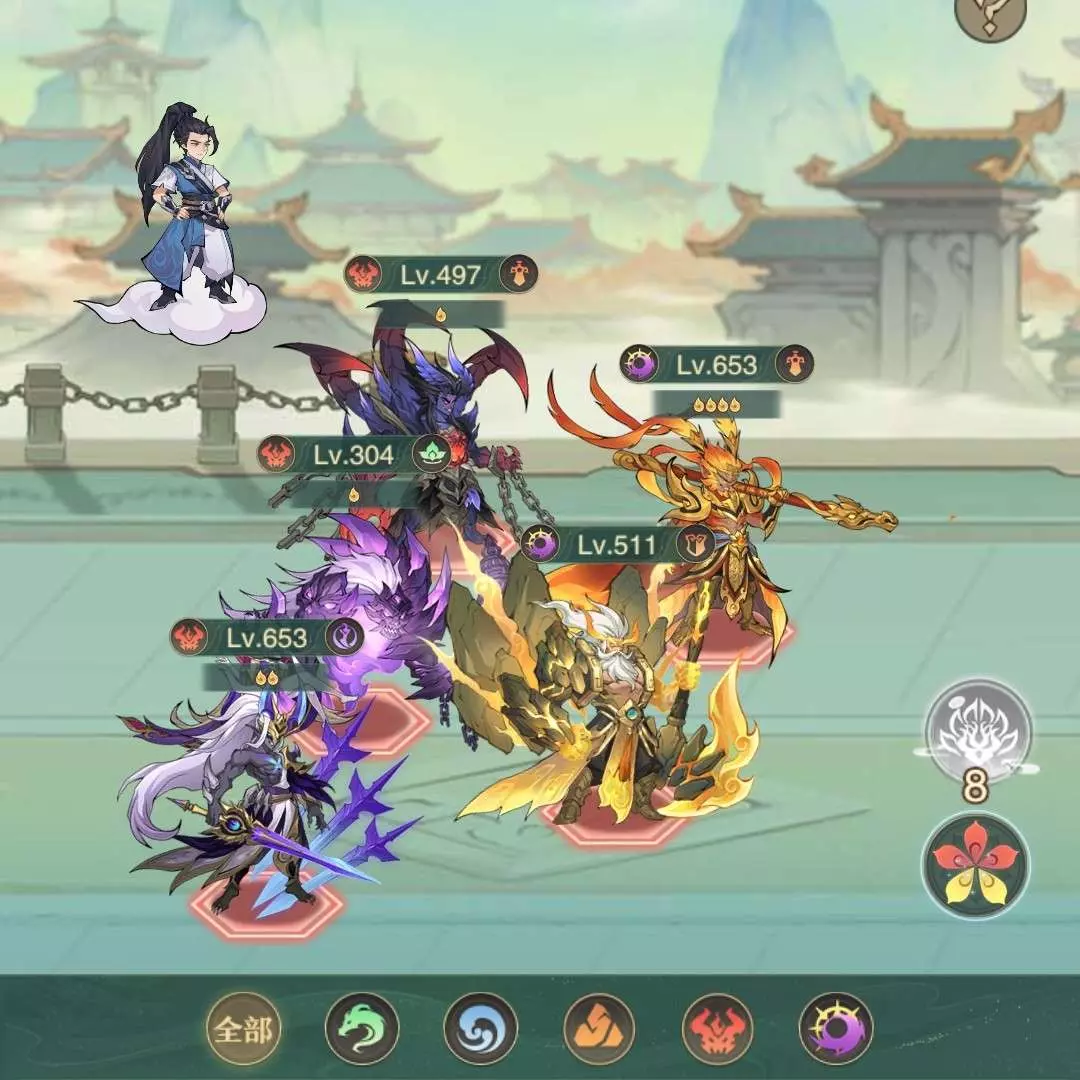Tap the red and yellow flower button
The height and width of the screenshot is (1080, 1080).
point(975,865)
